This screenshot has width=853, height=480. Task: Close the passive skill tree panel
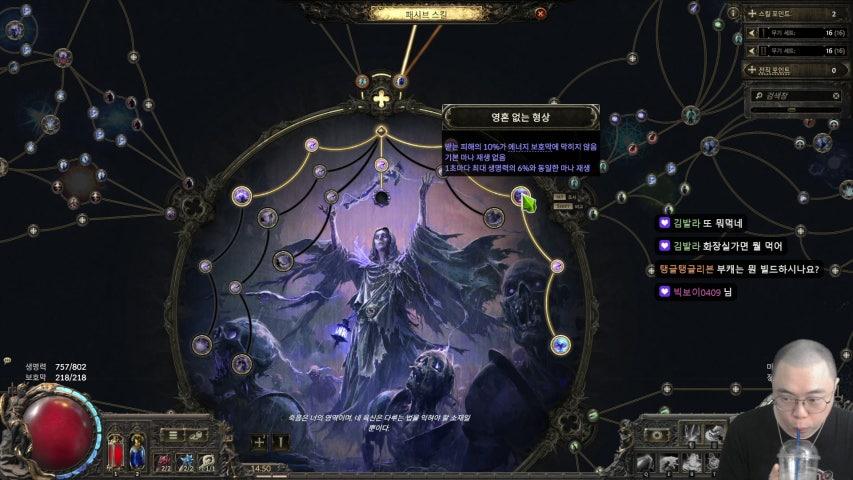(x=541, y=13)
